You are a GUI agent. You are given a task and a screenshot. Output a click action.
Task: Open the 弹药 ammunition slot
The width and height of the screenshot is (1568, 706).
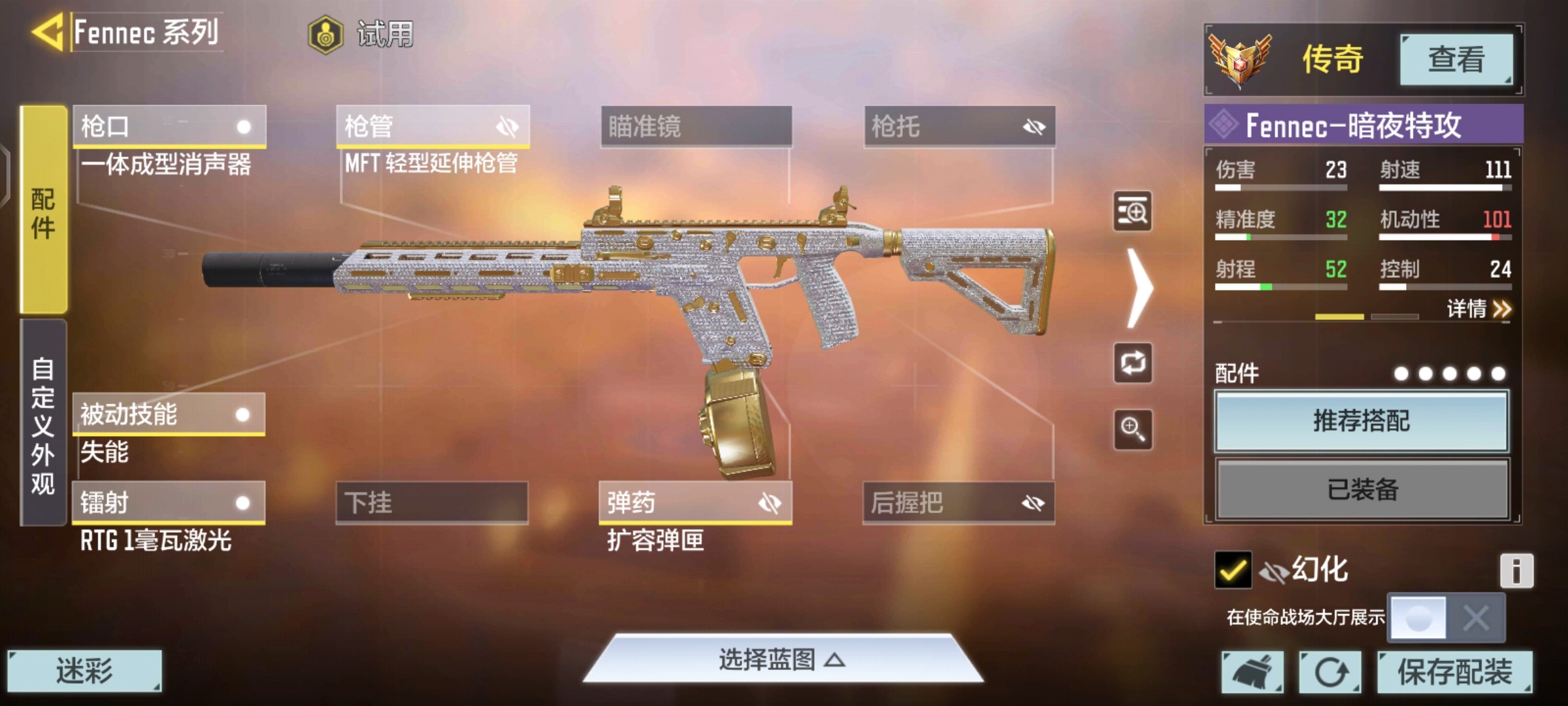coord(695,503)
